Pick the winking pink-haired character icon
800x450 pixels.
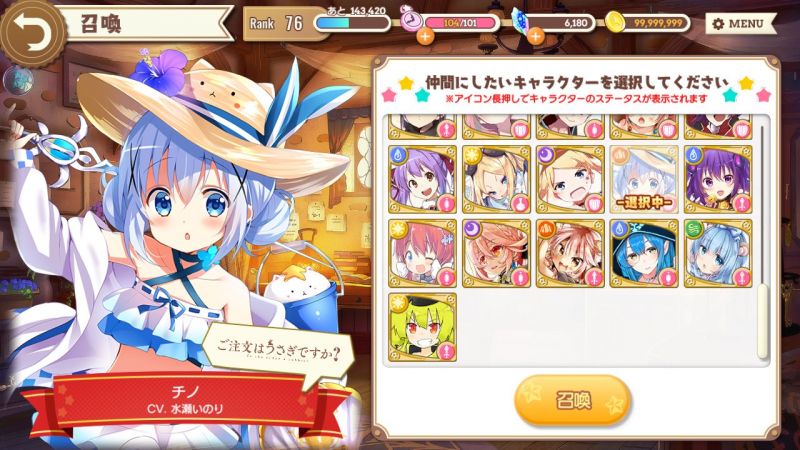tap(422, 253)
